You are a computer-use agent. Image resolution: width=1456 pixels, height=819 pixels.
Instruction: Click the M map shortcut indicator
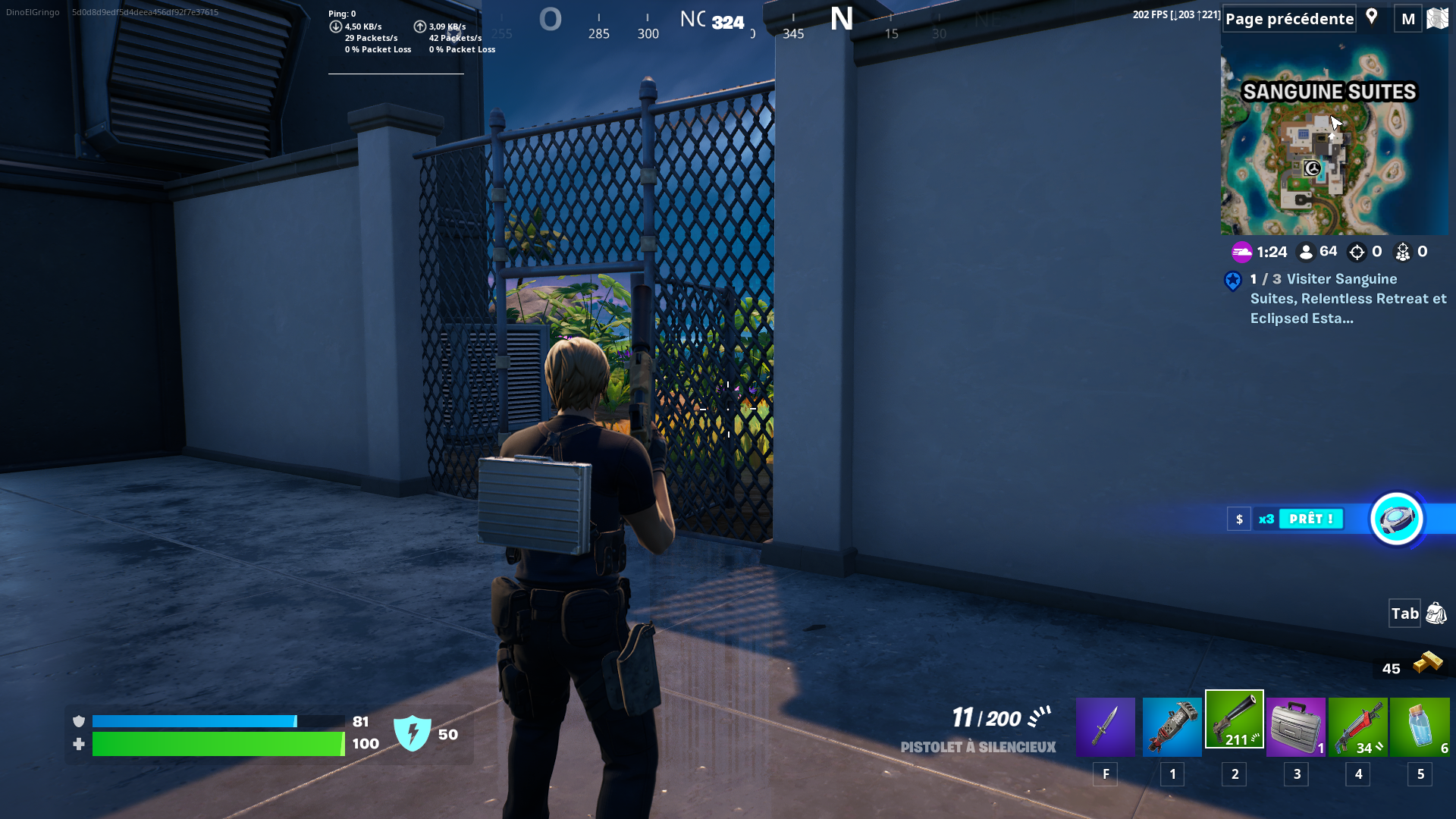pyautogui.click(x=1407, y=18)
